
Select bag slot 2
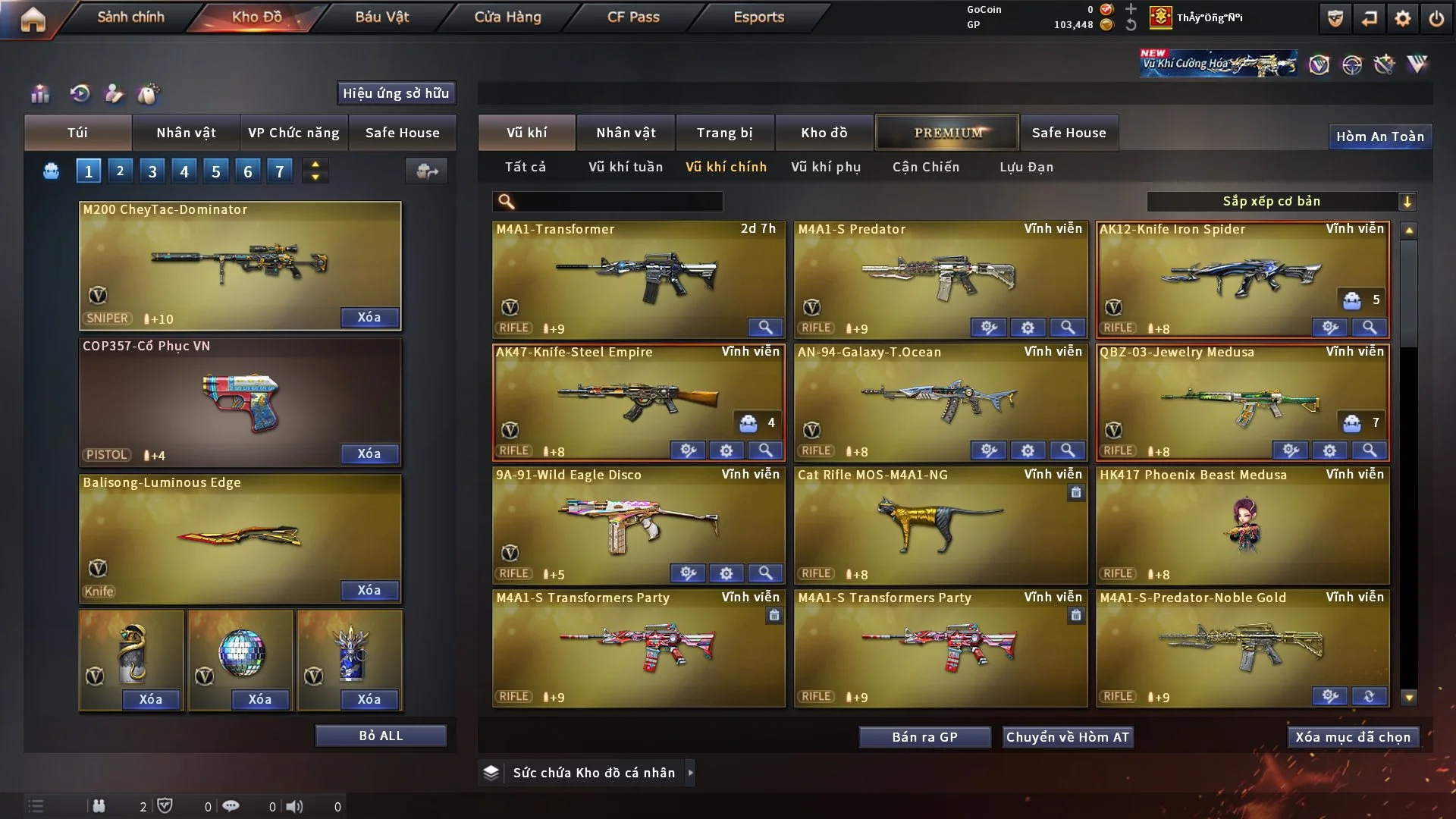[x=120, y=171]
